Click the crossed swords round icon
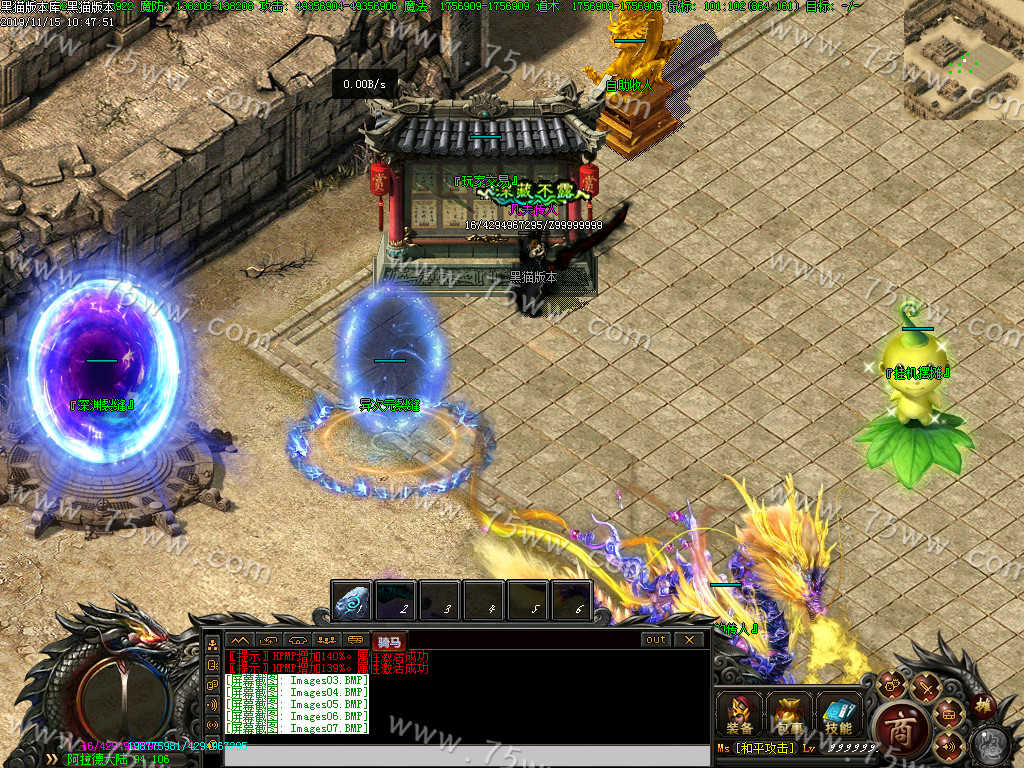The height and width of the screenshot is (768, 1024). (926, 688)
